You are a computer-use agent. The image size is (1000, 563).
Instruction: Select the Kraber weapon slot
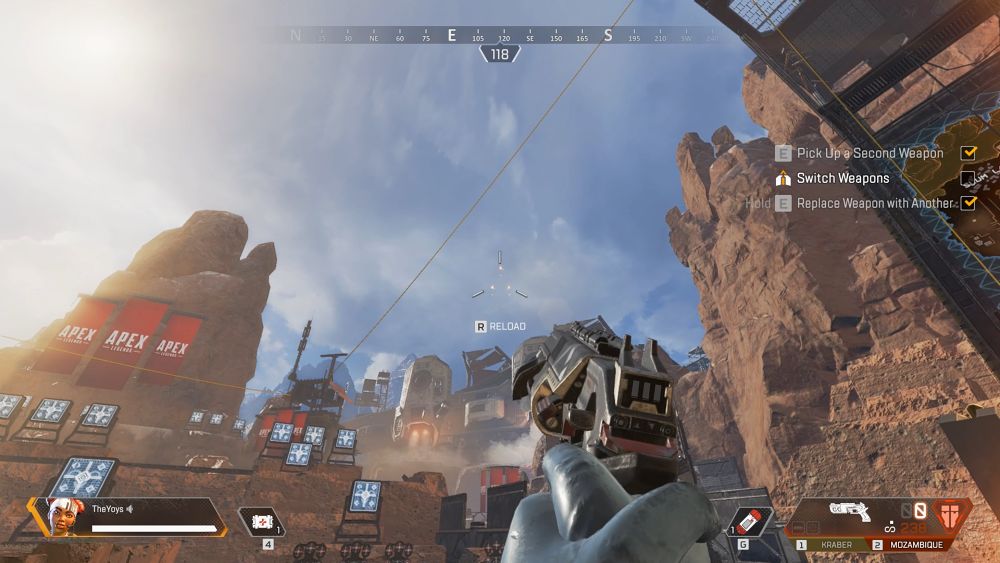point(829,545)
